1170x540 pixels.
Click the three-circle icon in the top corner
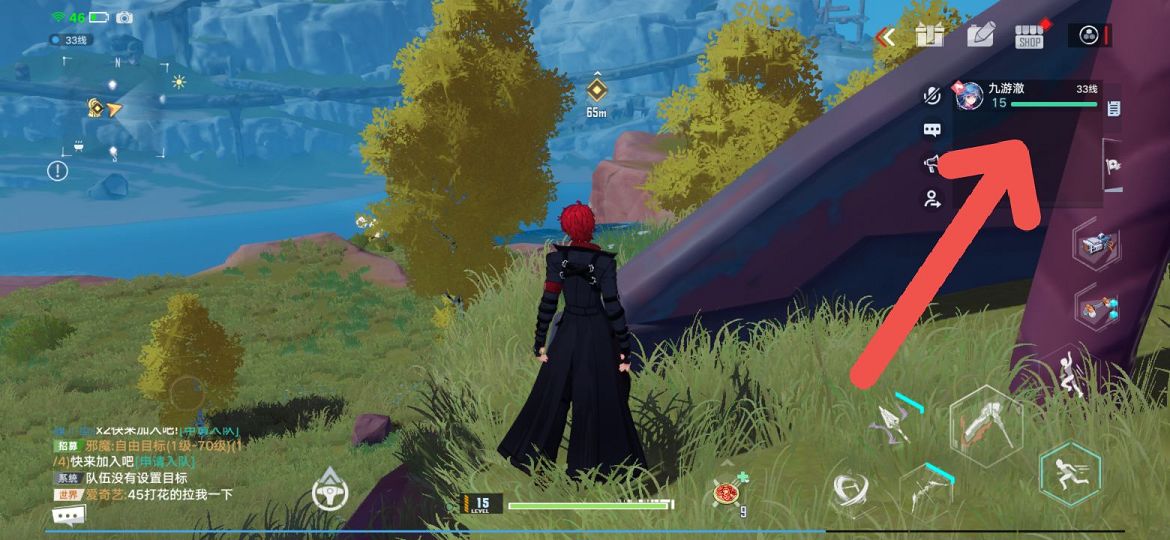click(1090, 36)
